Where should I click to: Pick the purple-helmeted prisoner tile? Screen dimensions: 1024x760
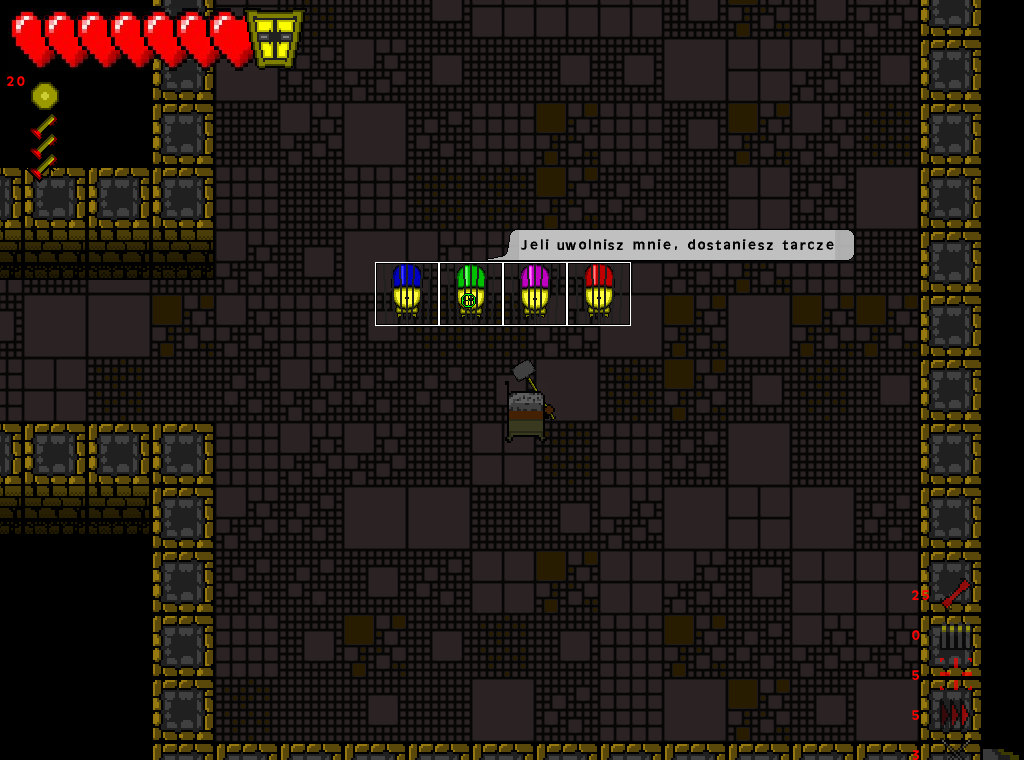click(x=535, y=293)
